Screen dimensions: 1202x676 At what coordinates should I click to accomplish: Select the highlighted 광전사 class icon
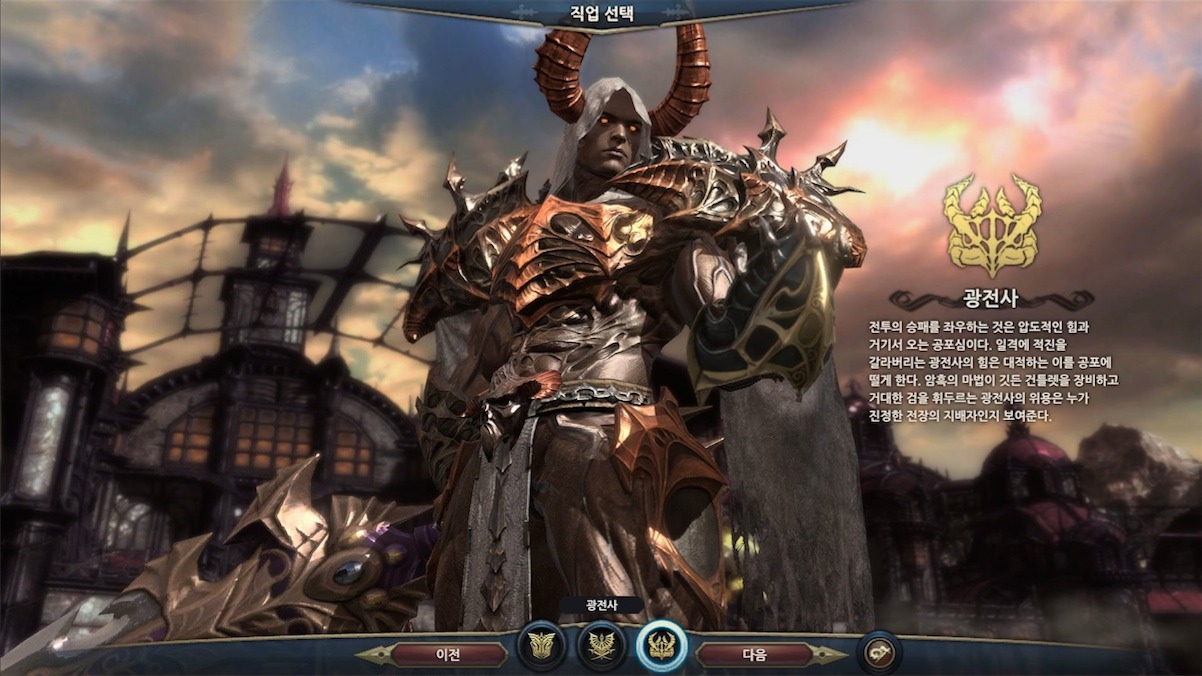pyautogui.click(x=661, y=647)
